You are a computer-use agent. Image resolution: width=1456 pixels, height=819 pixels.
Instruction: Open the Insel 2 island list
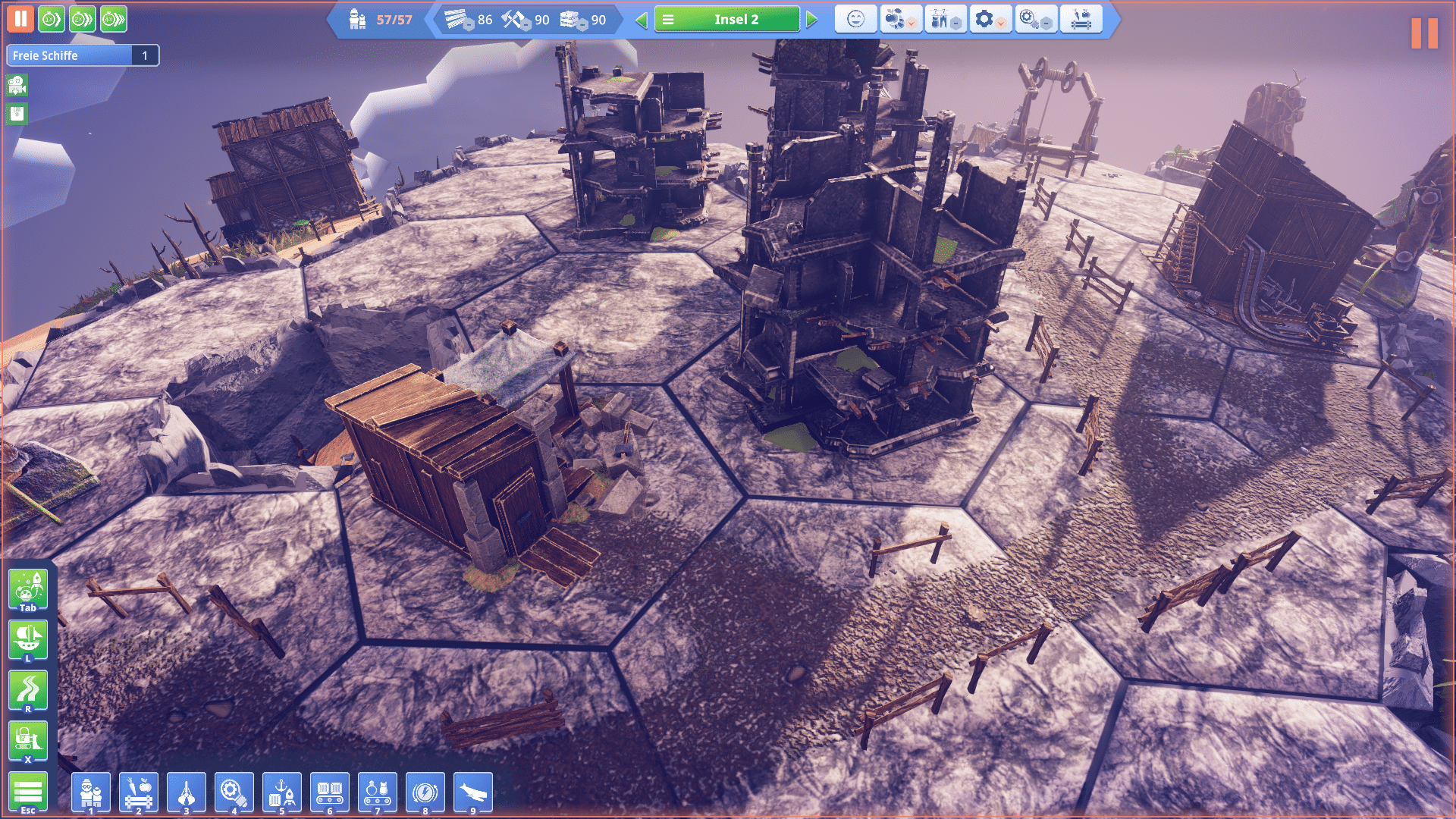pyautogui.click(x=726, y=20)
